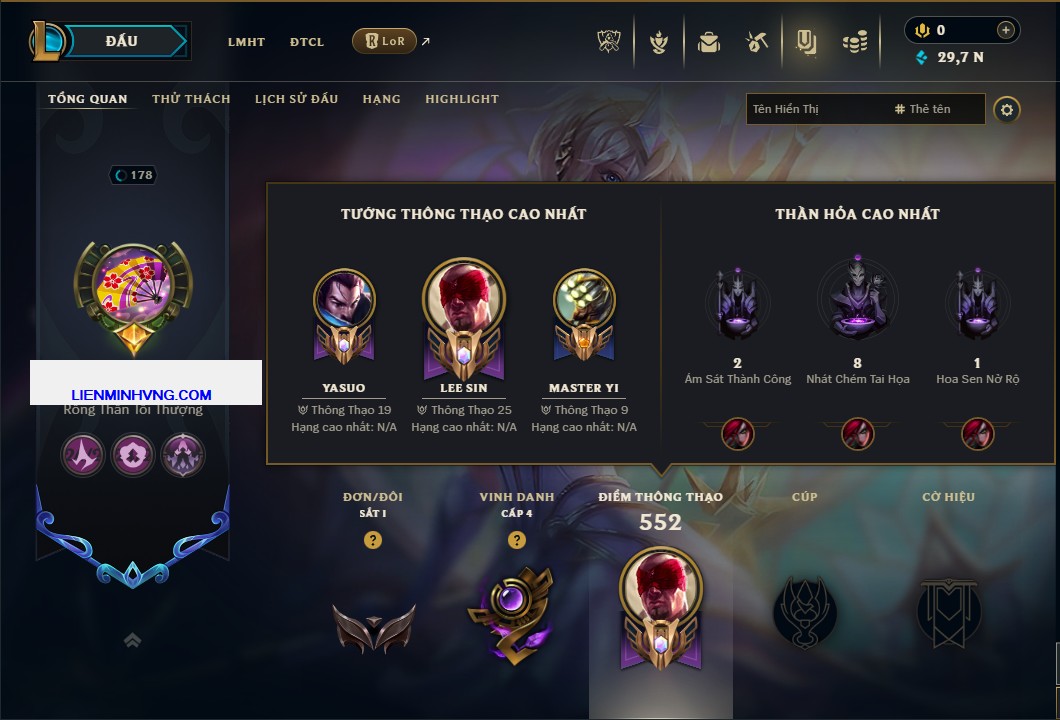Image resolution: width=1060 pixels, height=720 pixels.
Task: Open the hammer crafting icon
Action: (x=757, y=42)
